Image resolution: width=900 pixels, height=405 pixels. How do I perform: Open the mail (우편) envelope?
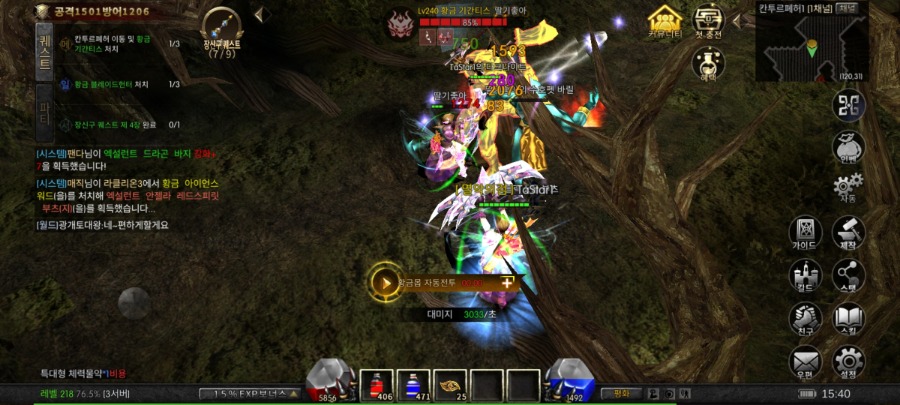point(805,361)
